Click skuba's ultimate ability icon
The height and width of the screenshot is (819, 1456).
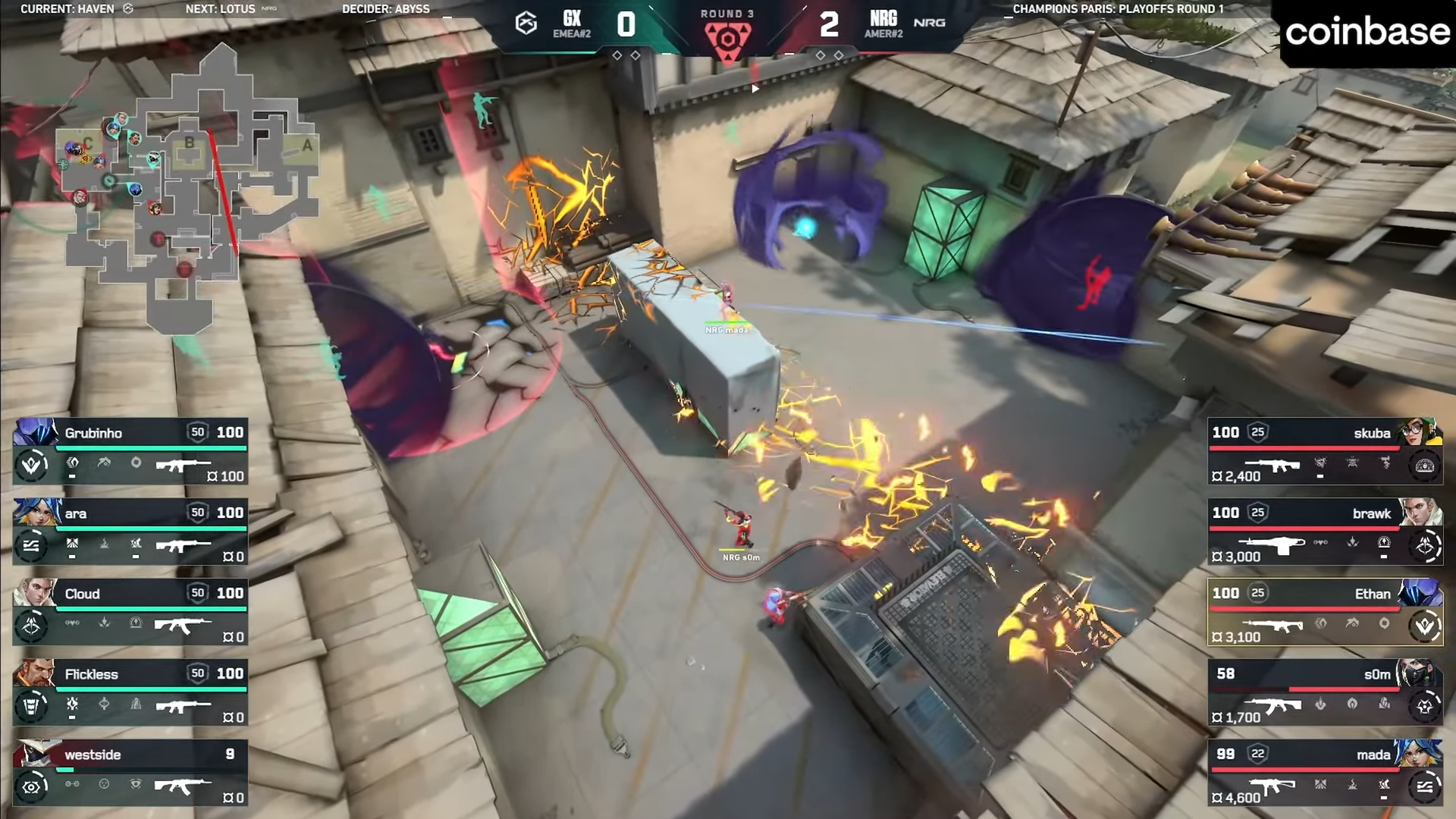pyautogui.click(x=1425, y=466)
